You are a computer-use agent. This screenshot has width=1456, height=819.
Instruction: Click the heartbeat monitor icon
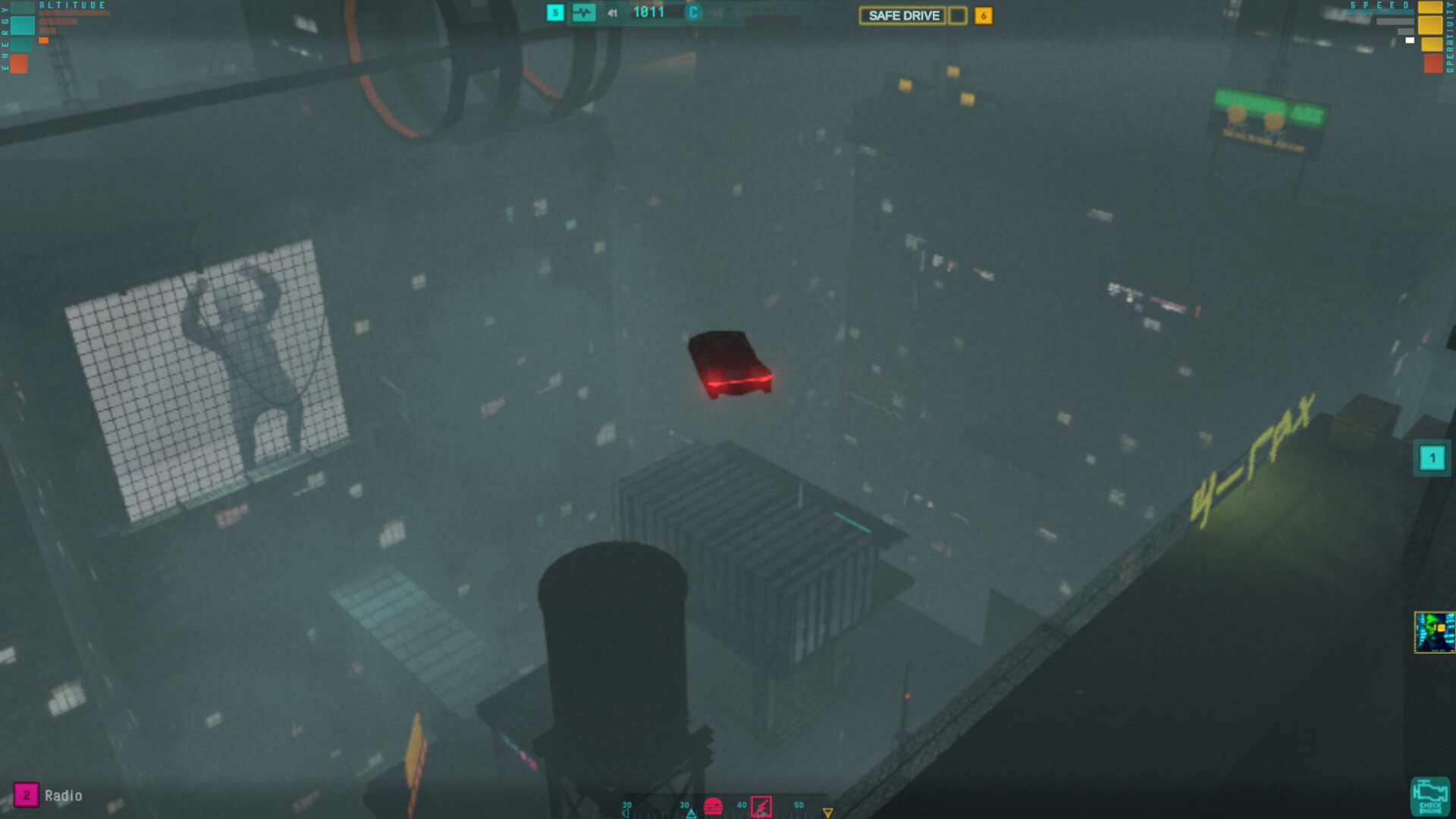pos(583,13)
